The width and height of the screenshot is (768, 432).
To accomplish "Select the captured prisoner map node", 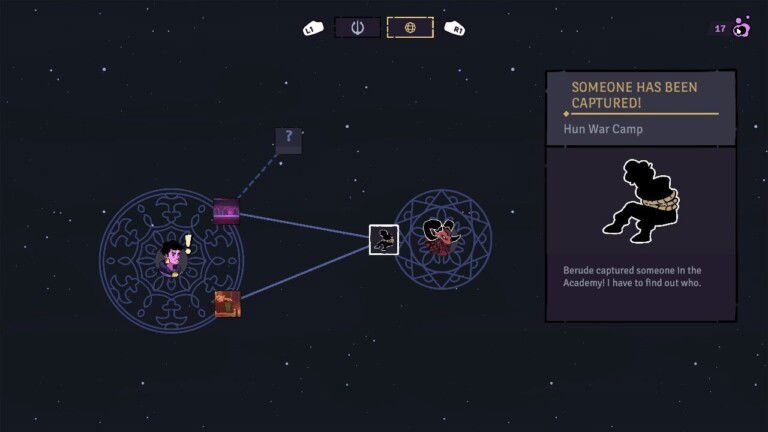I will 384,240.
